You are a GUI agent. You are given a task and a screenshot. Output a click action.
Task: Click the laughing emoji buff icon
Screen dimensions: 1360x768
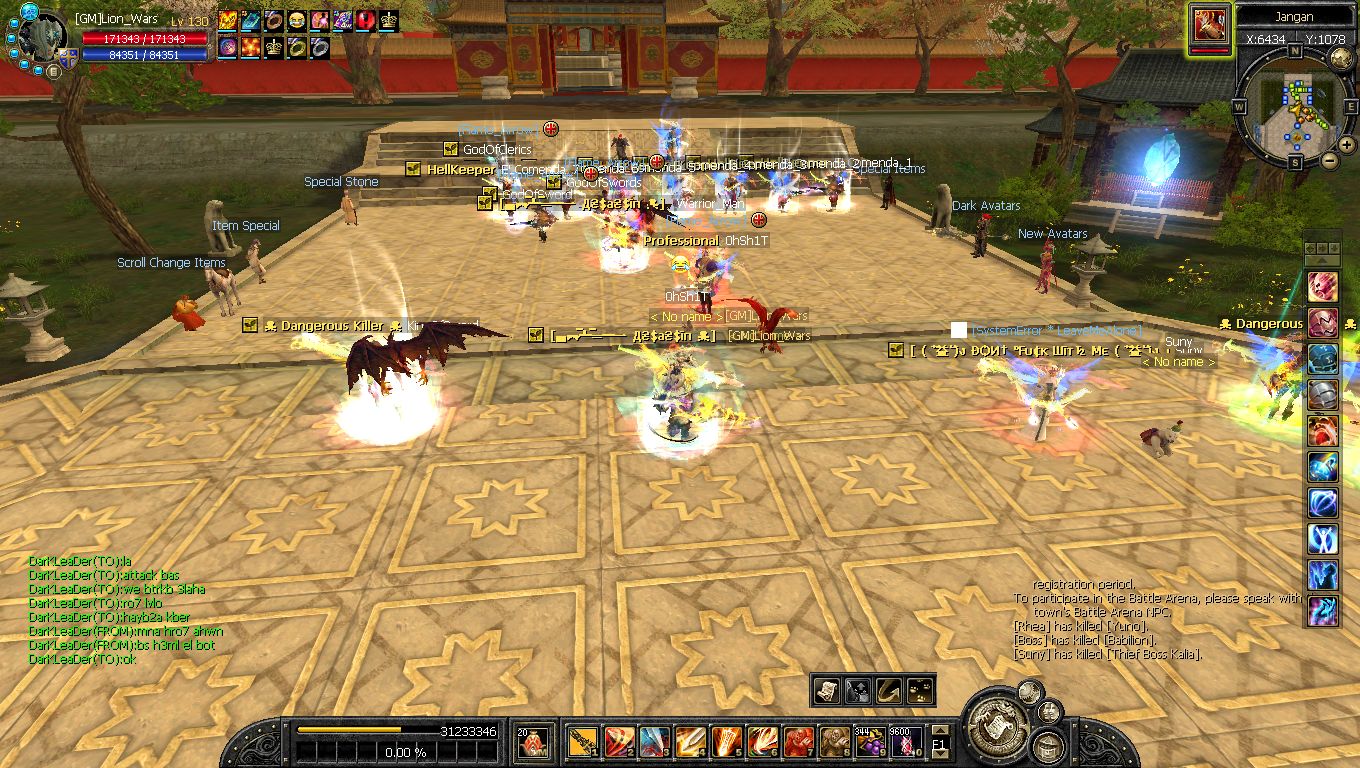coord(296,20)
